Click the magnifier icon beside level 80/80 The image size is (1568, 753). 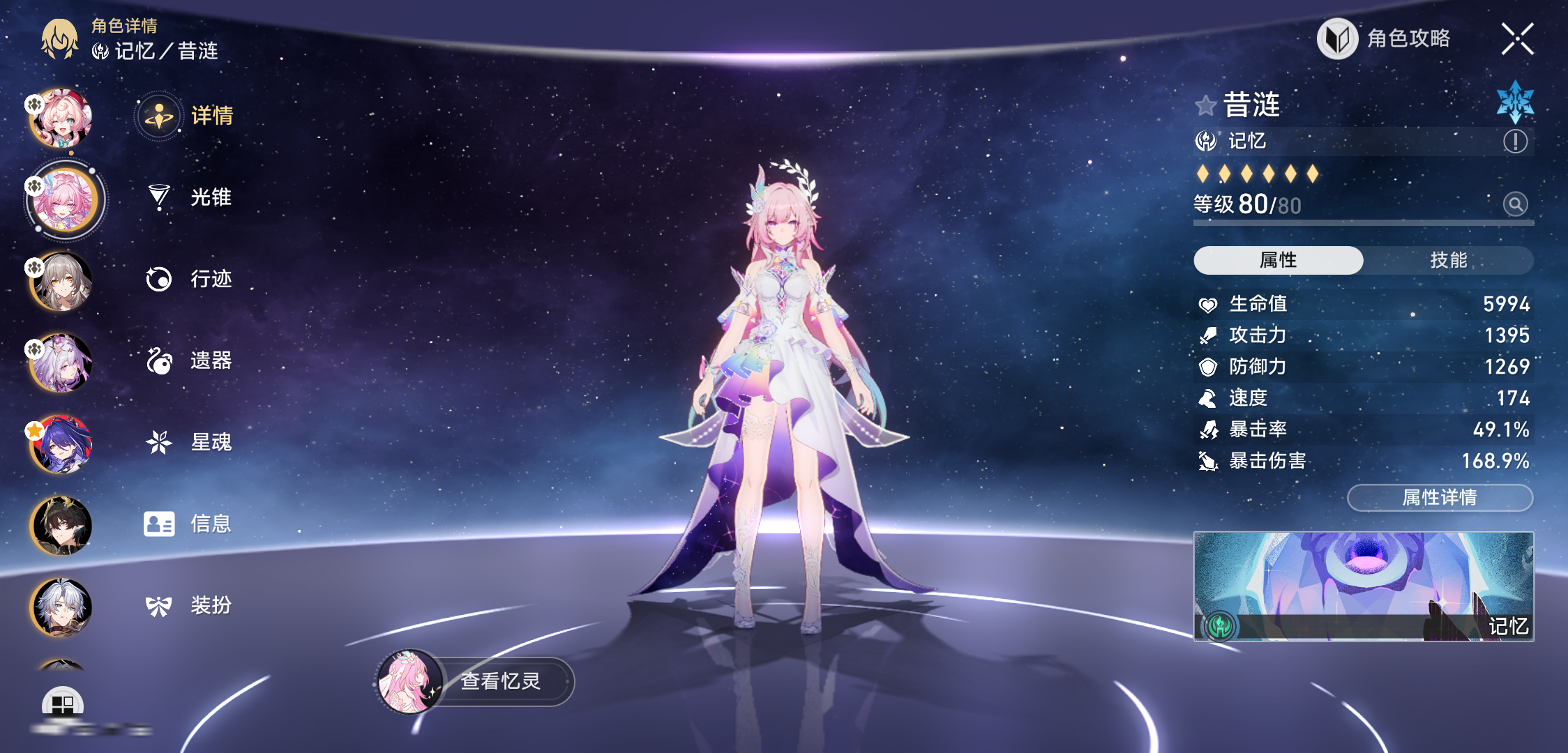click(x=1515, y=204)
